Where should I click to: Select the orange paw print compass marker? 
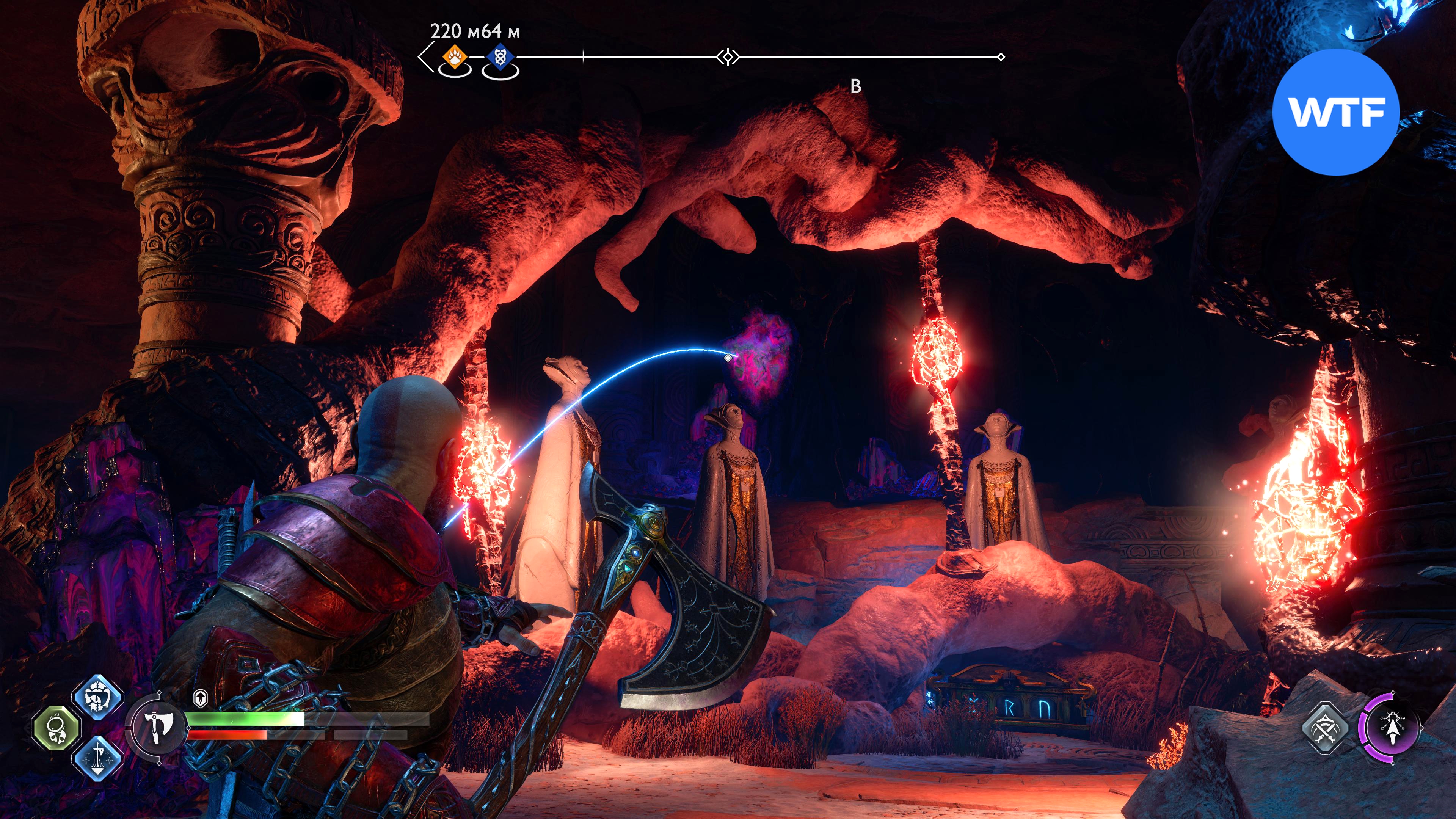pos(455,57)
